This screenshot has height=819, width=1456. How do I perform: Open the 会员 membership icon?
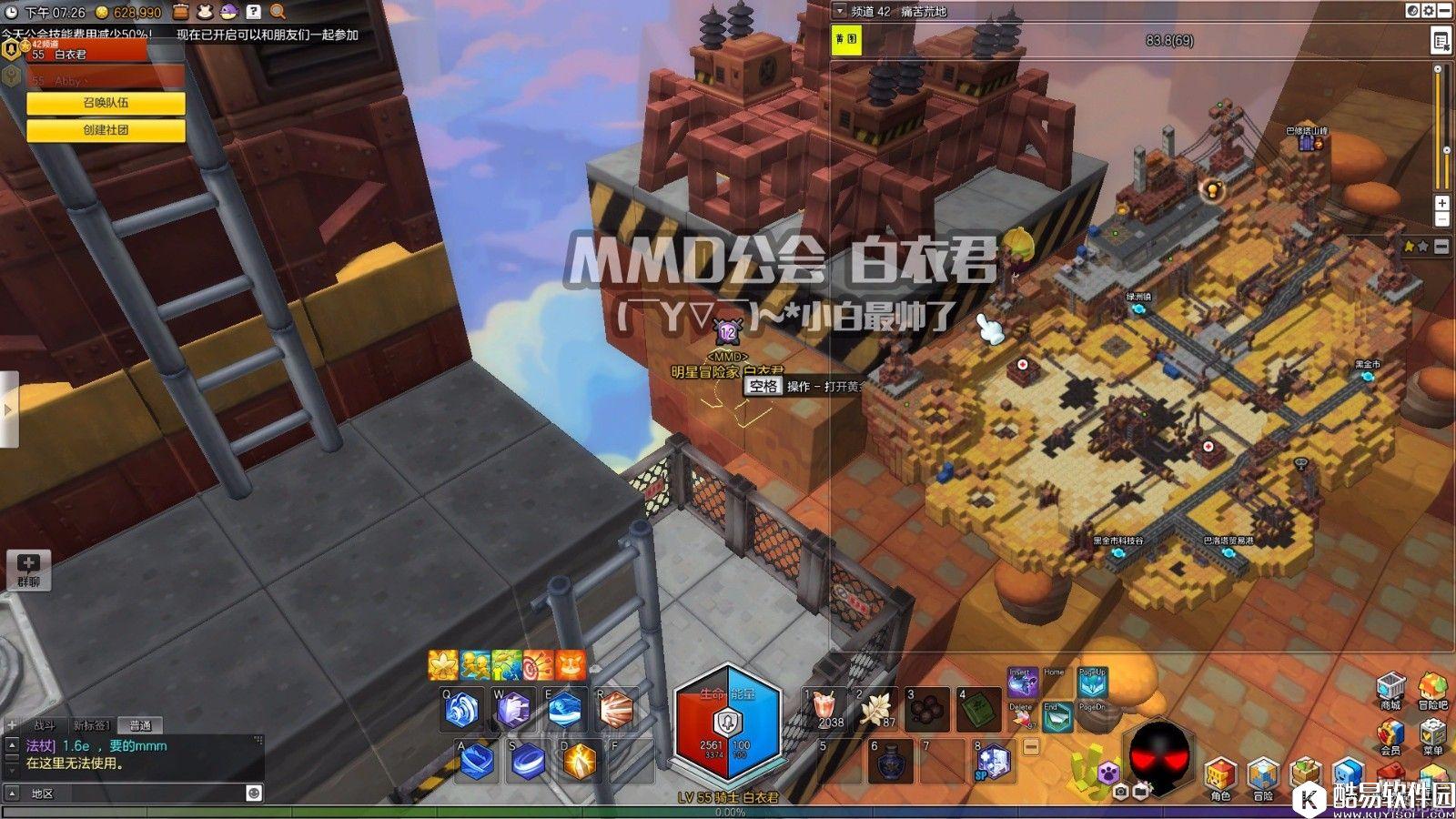pyautogui.click(x=1390, y=736)
